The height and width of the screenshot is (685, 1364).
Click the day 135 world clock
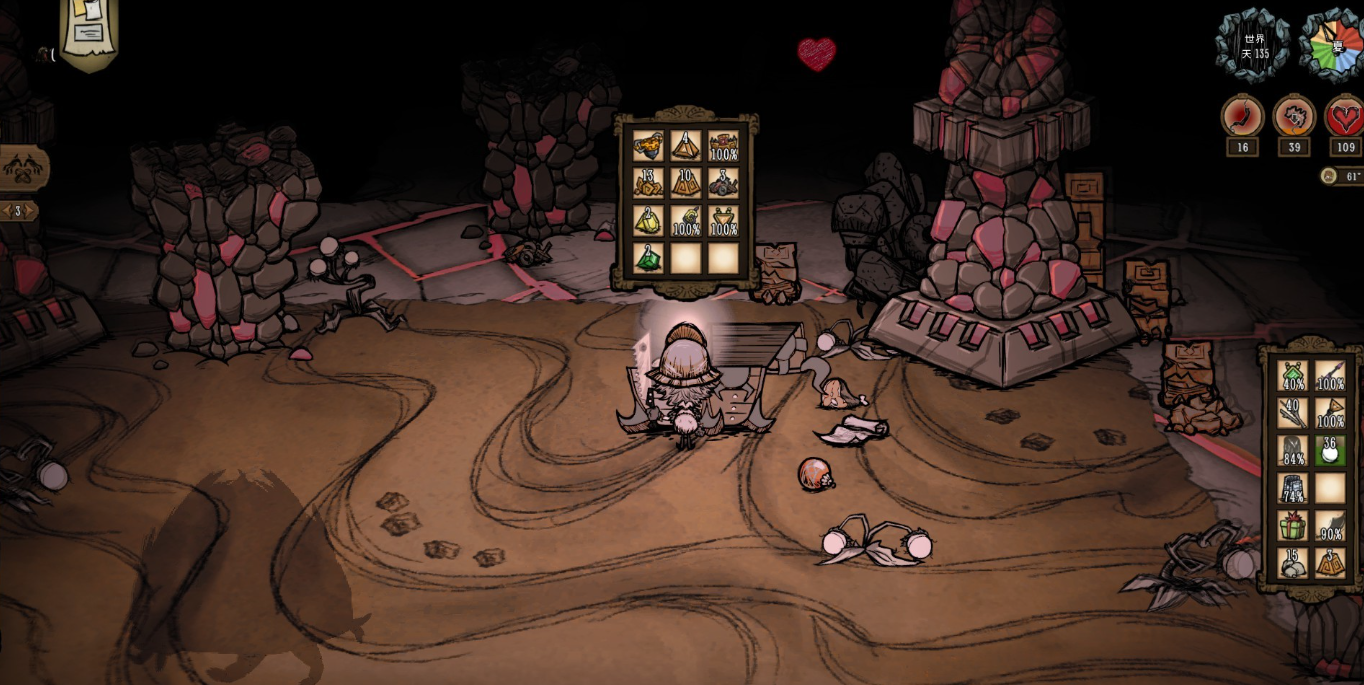(1254, 45)
